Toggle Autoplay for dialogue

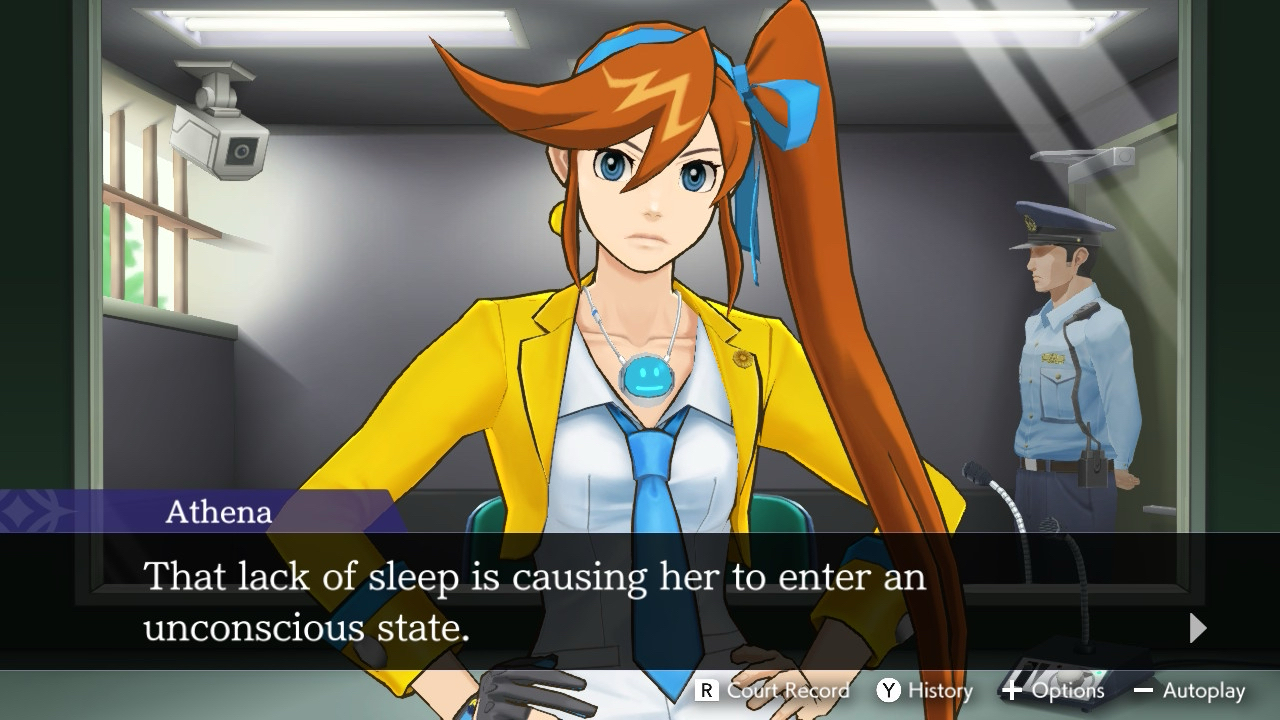point(1190,690)
